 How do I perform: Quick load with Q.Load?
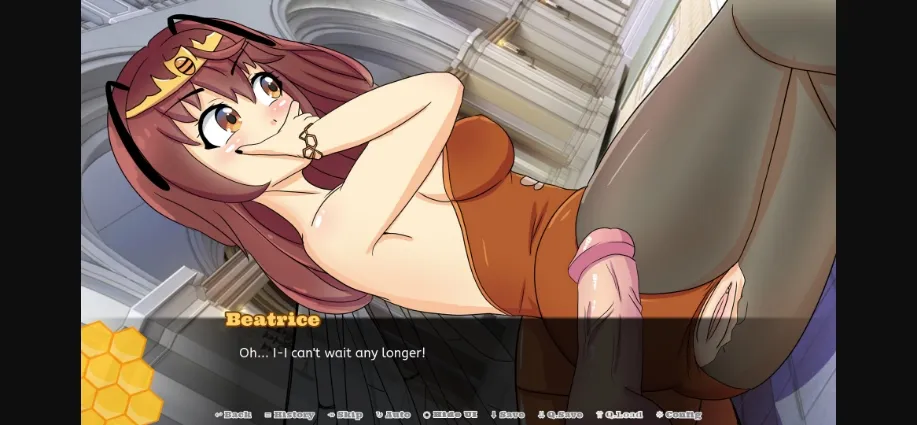click(620, 414)
